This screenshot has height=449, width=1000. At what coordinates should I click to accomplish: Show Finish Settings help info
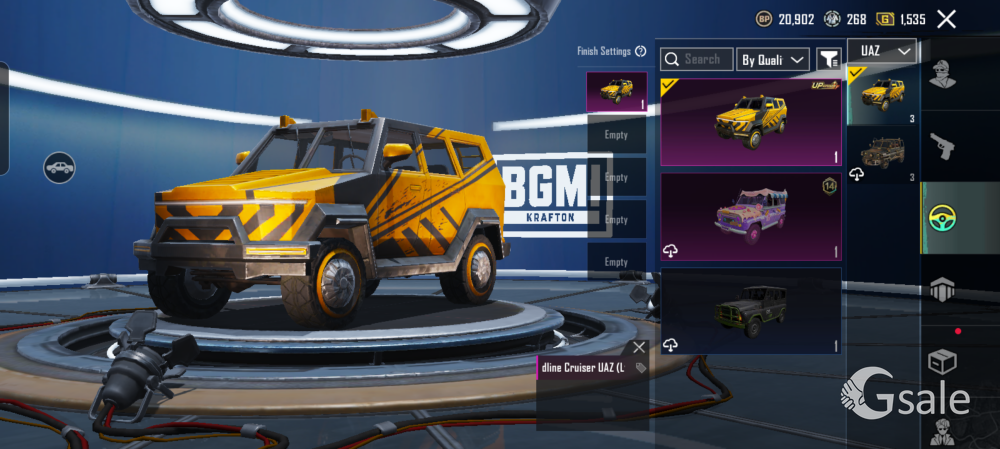[640, 51]
